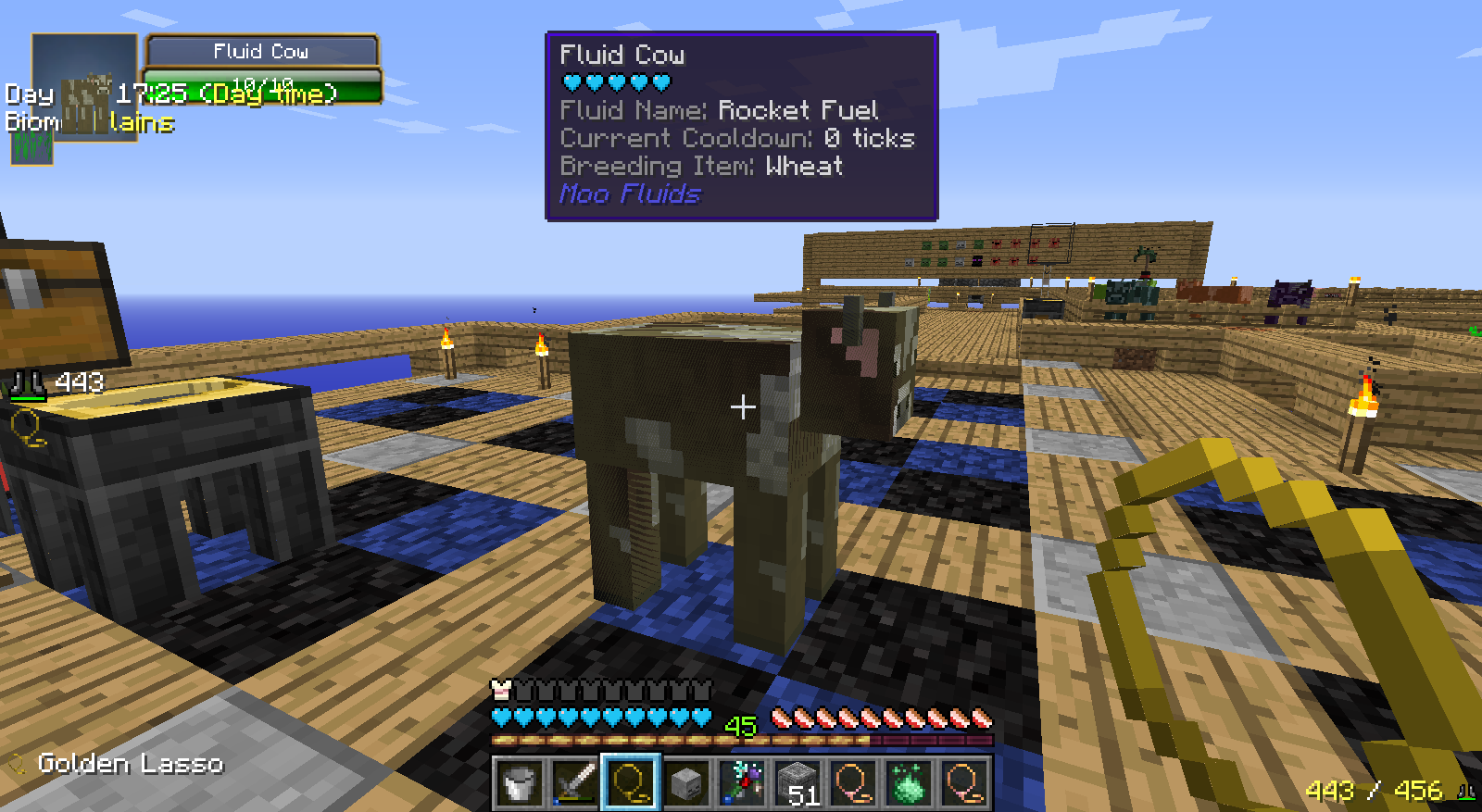The width and height of the screenshot is (1482, 812).
Task: Select the green dust hotbar slot
Action: tap(909, 783)
